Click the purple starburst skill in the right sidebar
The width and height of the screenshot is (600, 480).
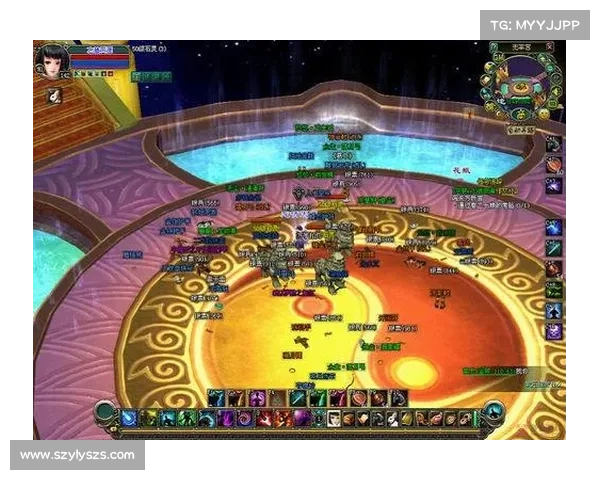point(554,331)
